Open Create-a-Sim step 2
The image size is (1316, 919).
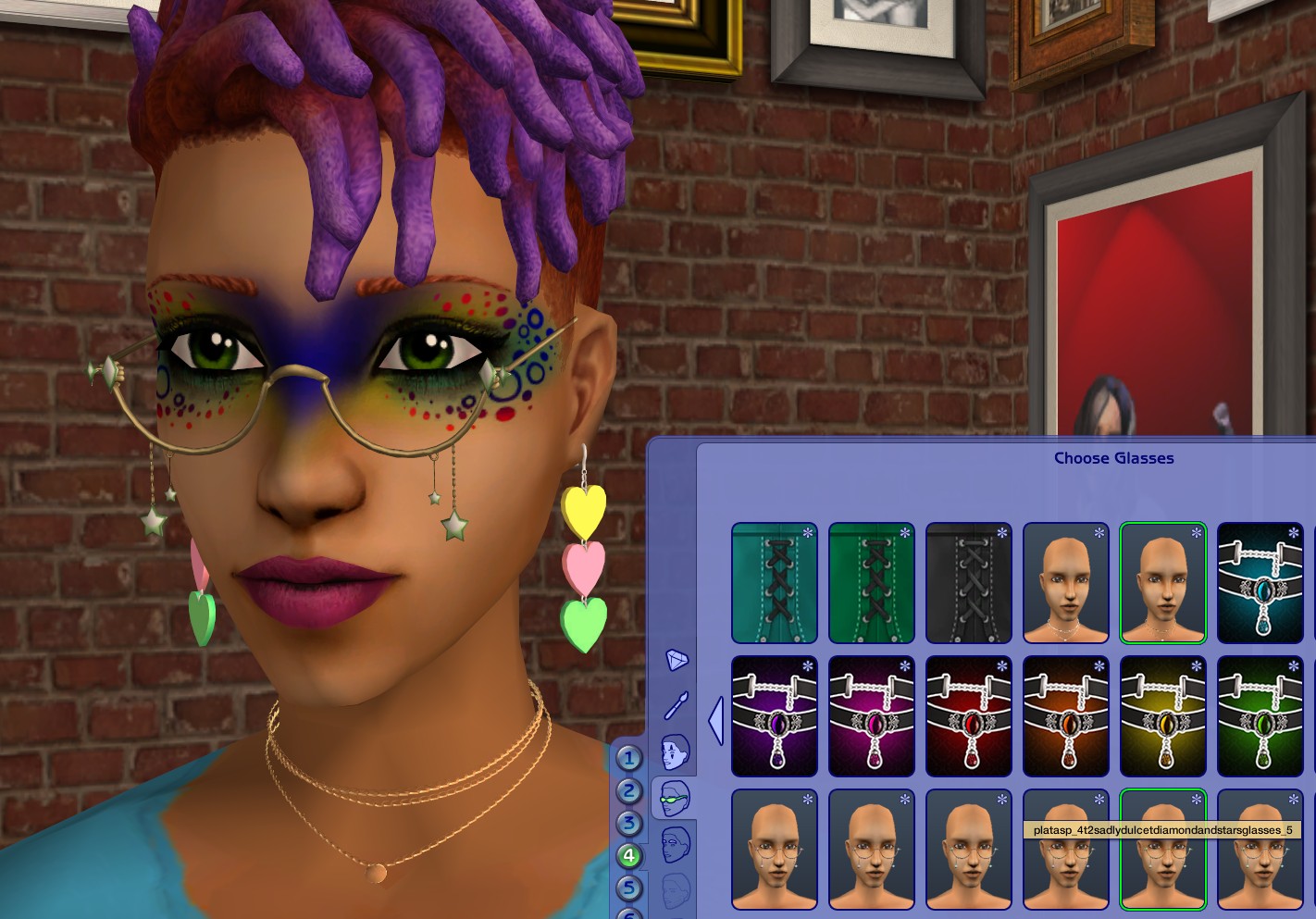[x=629, y=789]
